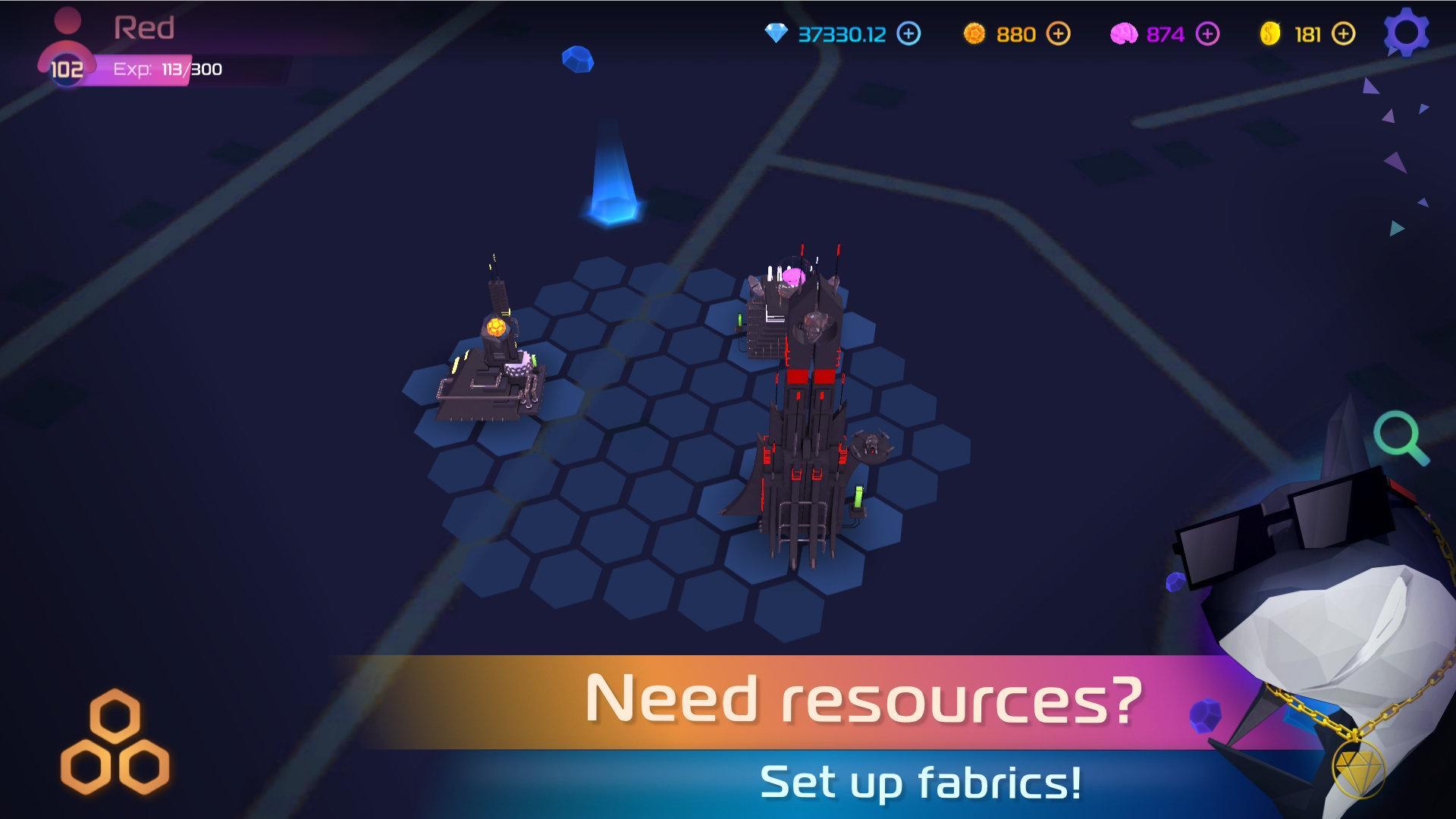This screenshot has height=819, width=1456.
Task: Open the settings gear menu
Action: coord(1407,32)
